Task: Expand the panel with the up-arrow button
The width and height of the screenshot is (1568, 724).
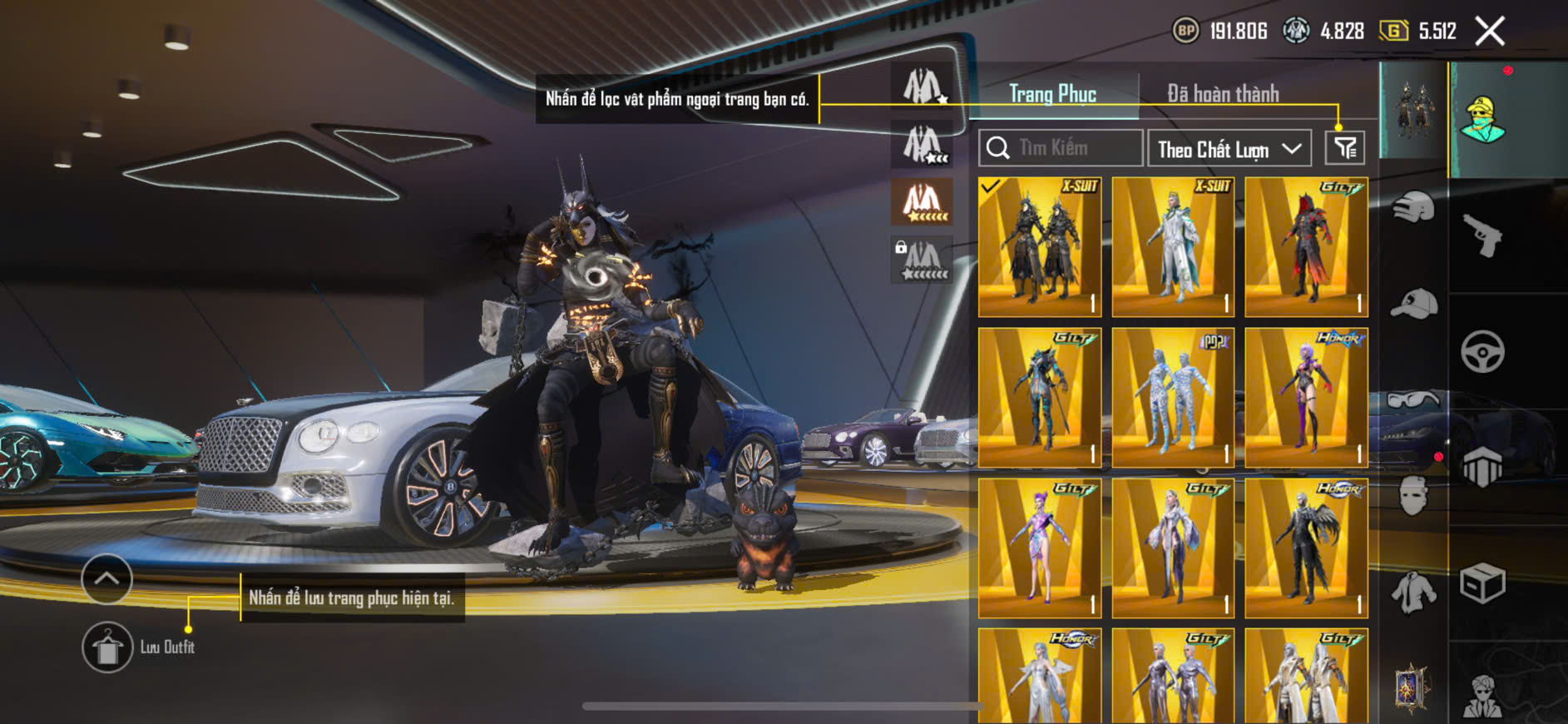Action: point(106,578)
